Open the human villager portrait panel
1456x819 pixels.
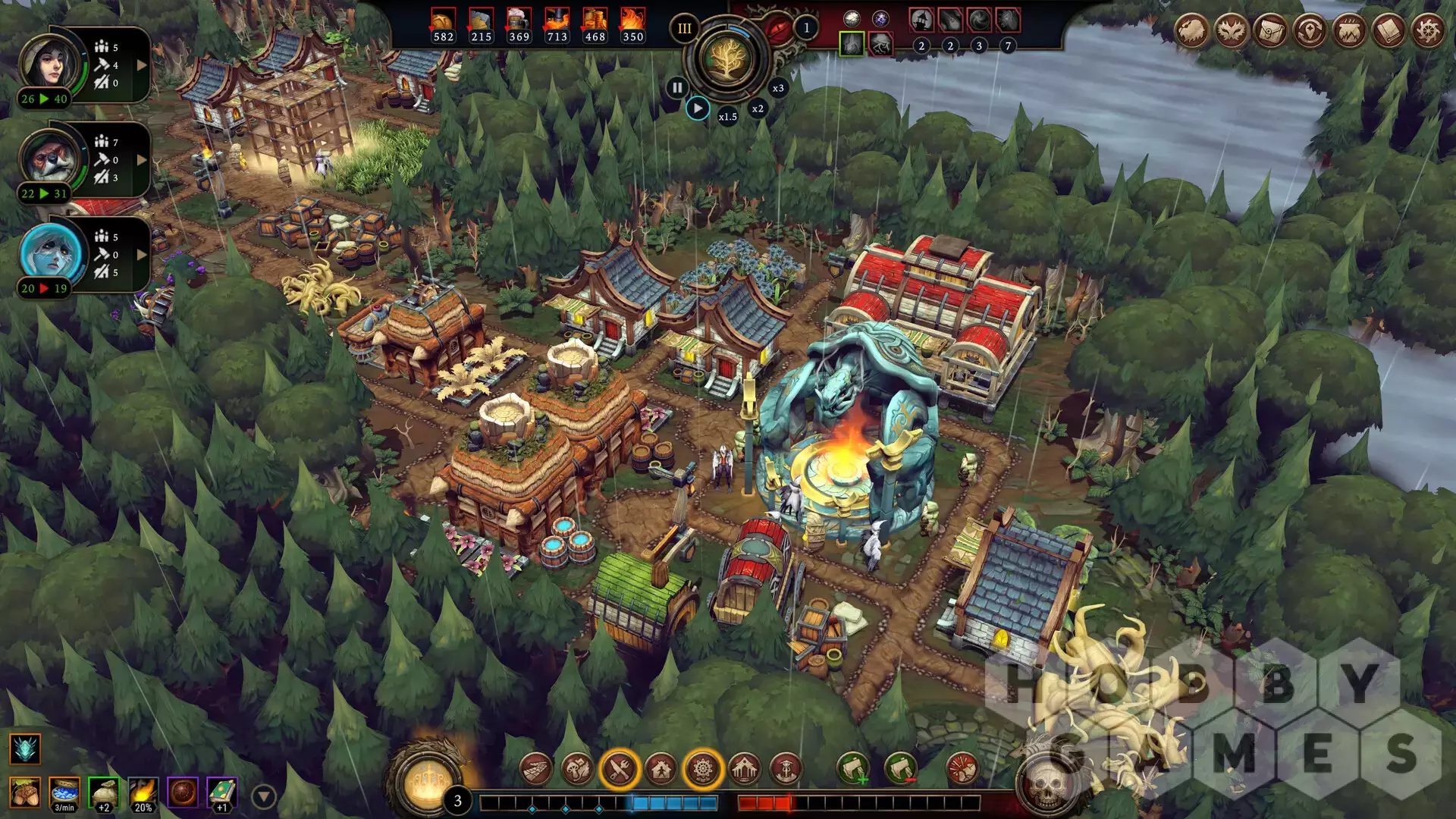tap(51, 62)
